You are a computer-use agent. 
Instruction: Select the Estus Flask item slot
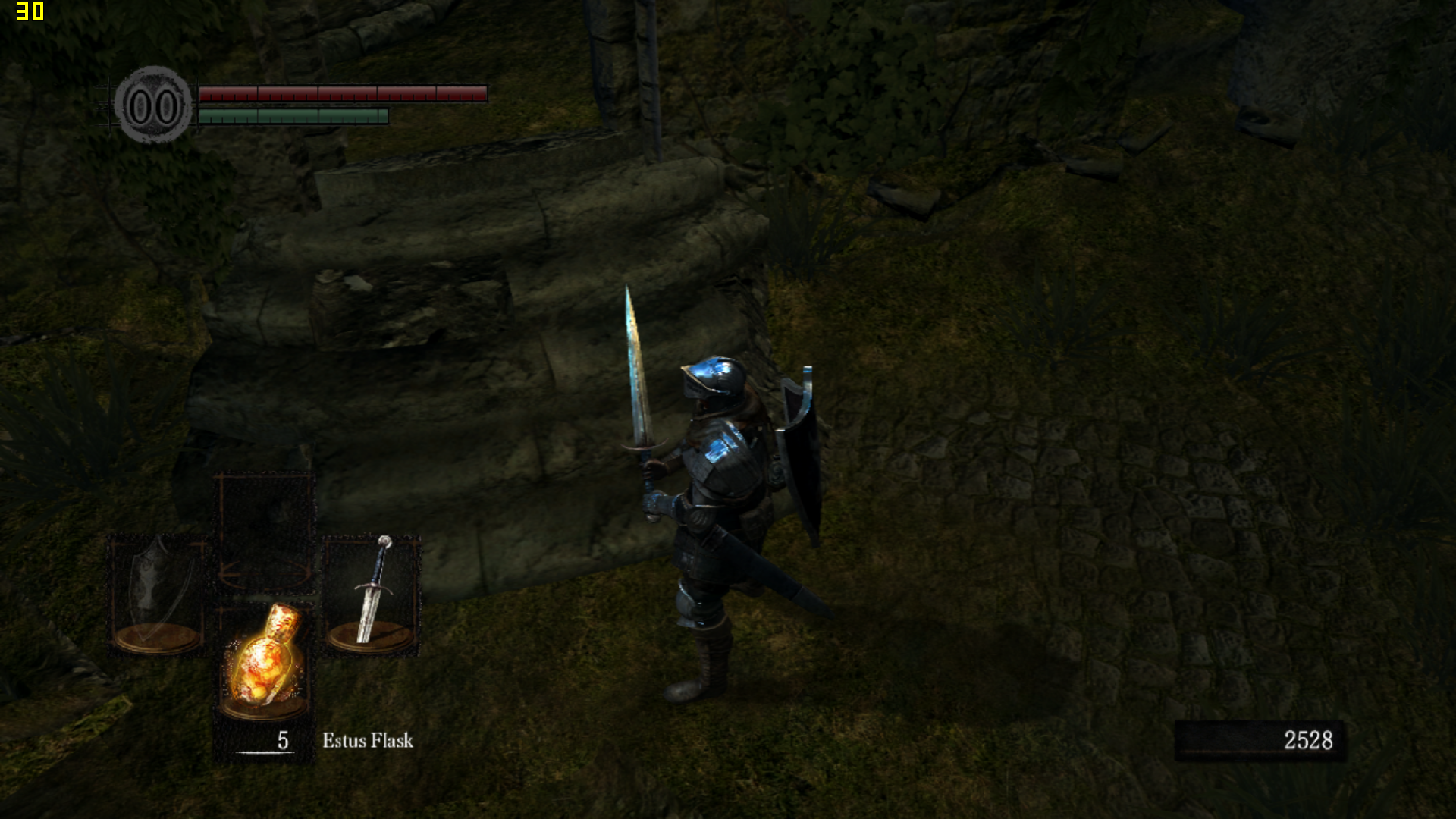coord(264,661)
